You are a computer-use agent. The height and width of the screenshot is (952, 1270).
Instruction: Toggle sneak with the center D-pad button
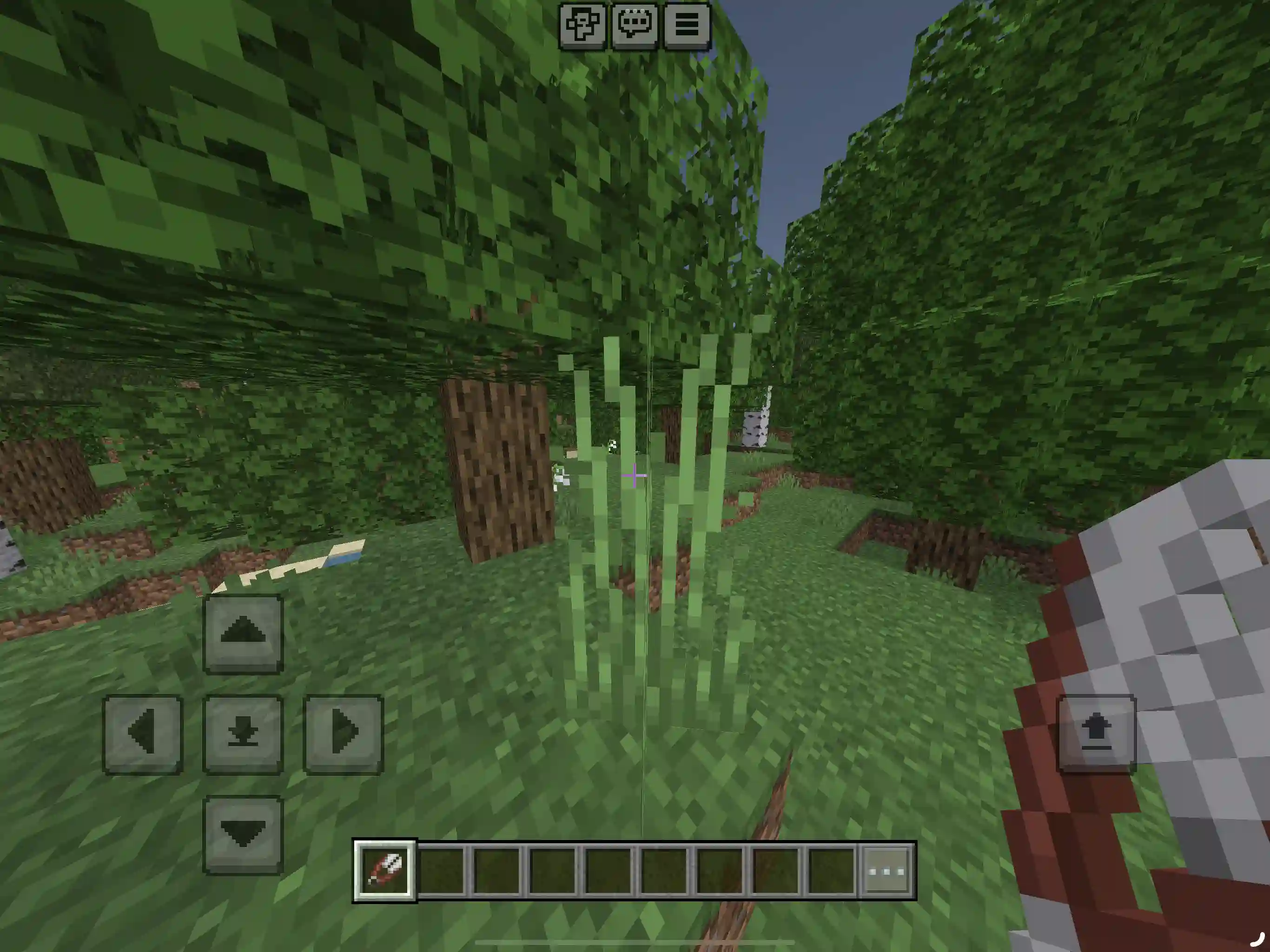click(243, 733)
